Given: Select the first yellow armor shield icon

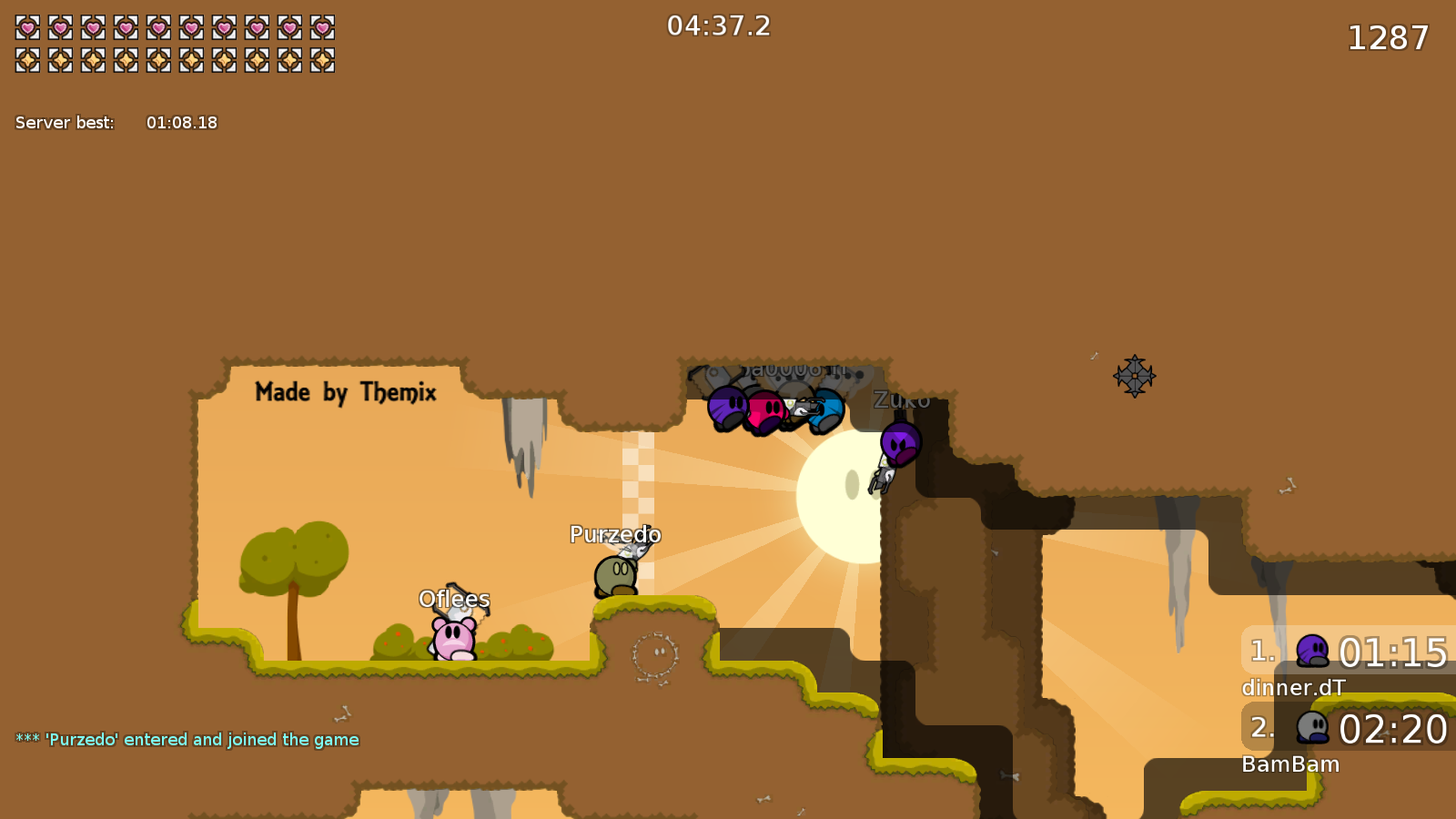Looking at the screenshot, I should pyautogui.click(x=27, y=59).
